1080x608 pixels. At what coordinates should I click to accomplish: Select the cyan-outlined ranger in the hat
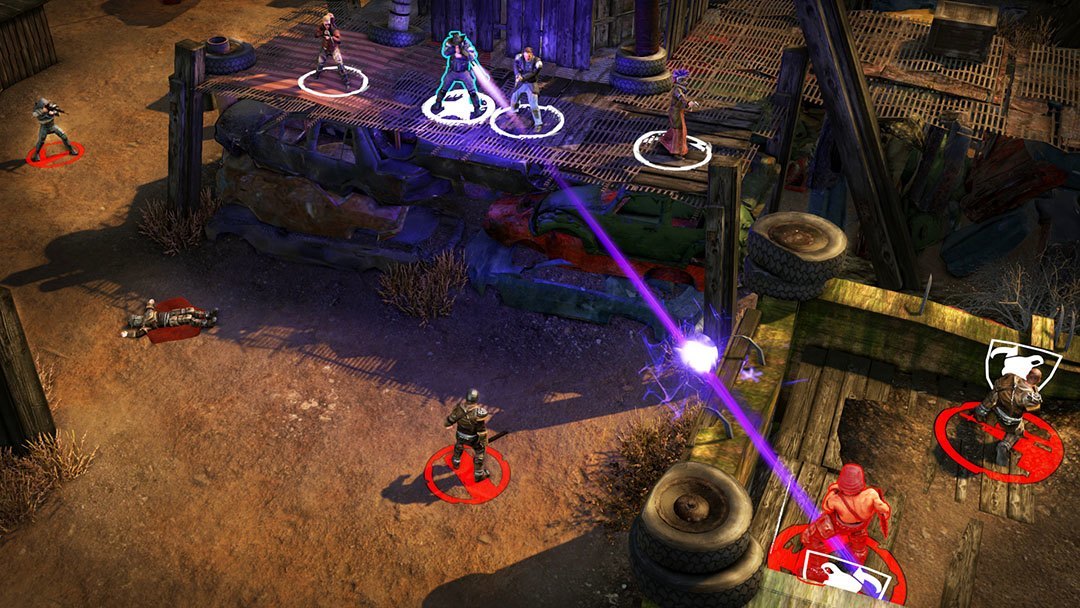click(x=457, y=70)
